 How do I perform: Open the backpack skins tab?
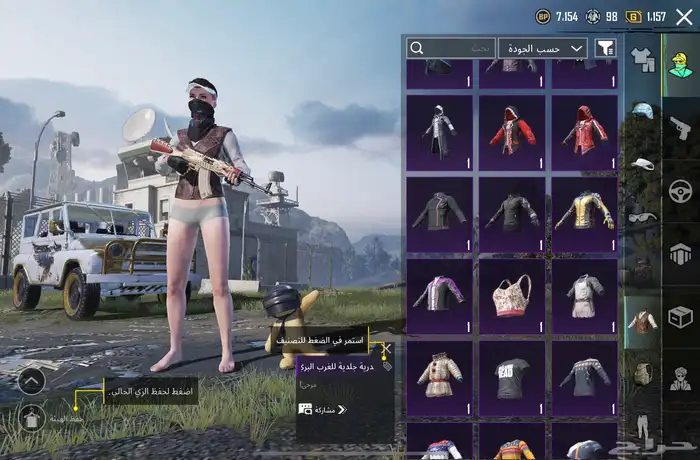[x=643, y=373]
